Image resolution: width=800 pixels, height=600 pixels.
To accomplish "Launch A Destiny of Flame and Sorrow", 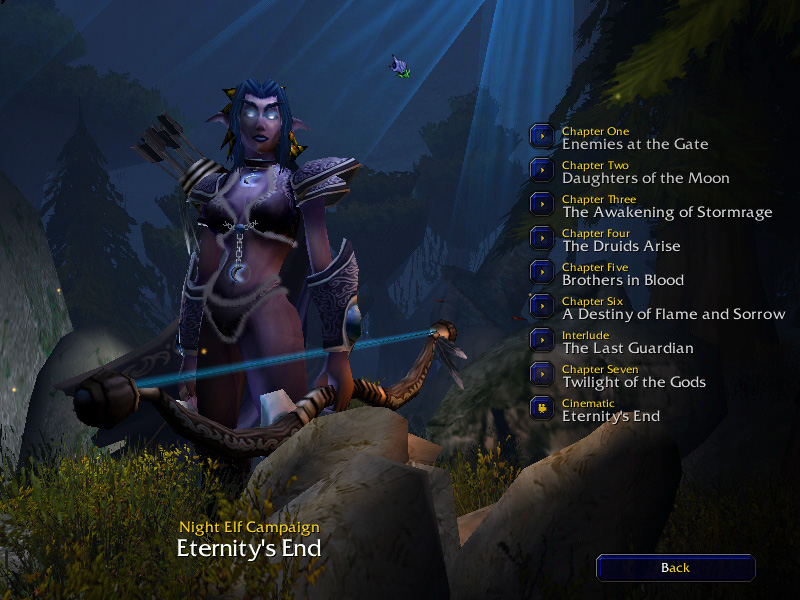I will (541, 306).
